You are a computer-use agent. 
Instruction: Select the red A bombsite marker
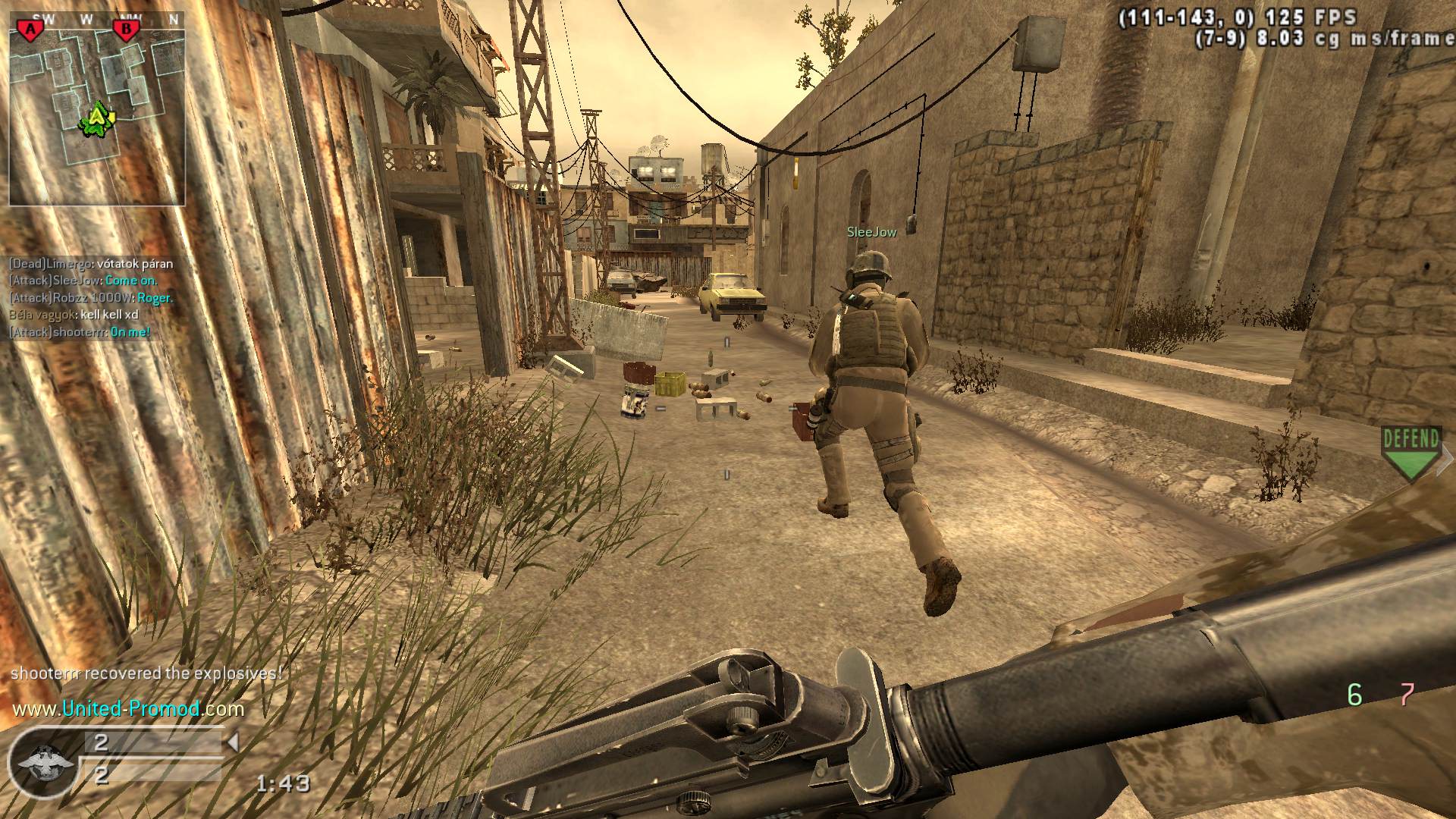click(30, 30)
